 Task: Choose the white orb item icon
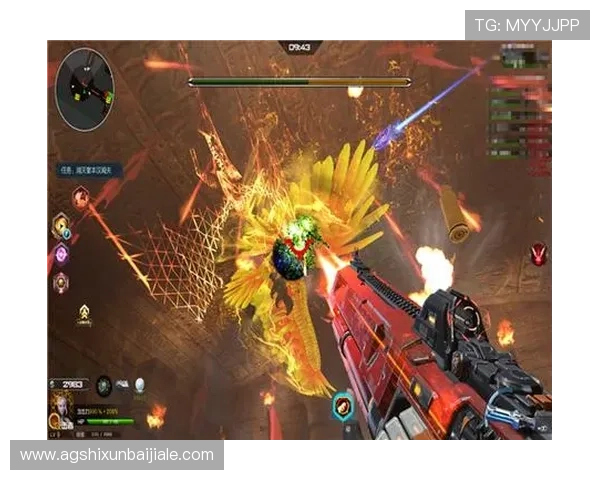click(x=140, y=385)
